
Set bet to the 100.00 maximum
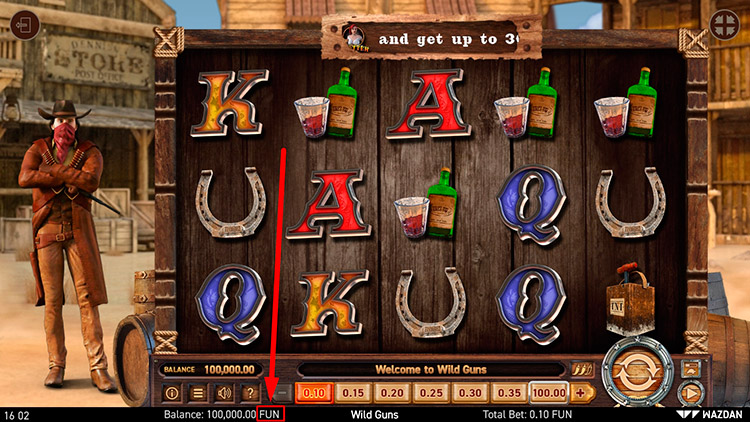[x=549, y=393]
